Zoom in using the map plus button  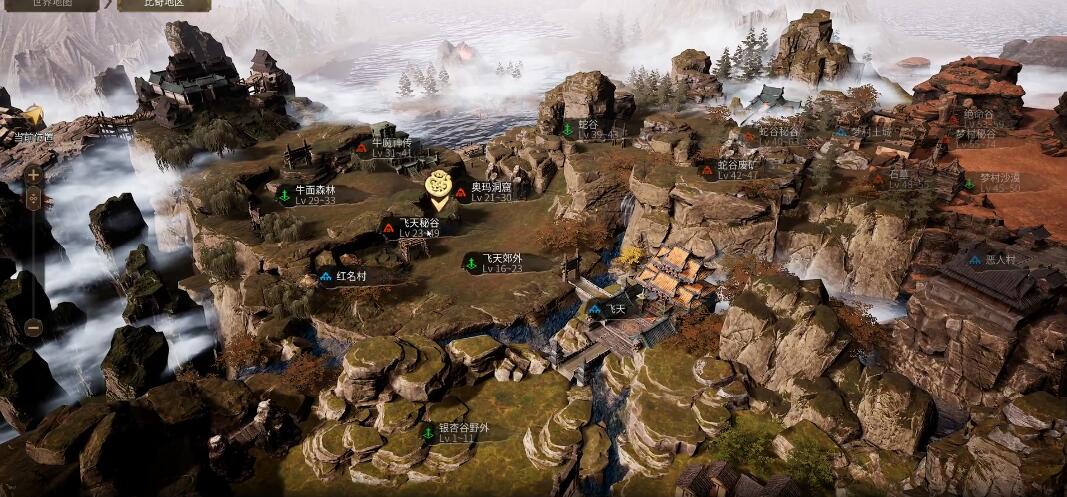[33, 175]
